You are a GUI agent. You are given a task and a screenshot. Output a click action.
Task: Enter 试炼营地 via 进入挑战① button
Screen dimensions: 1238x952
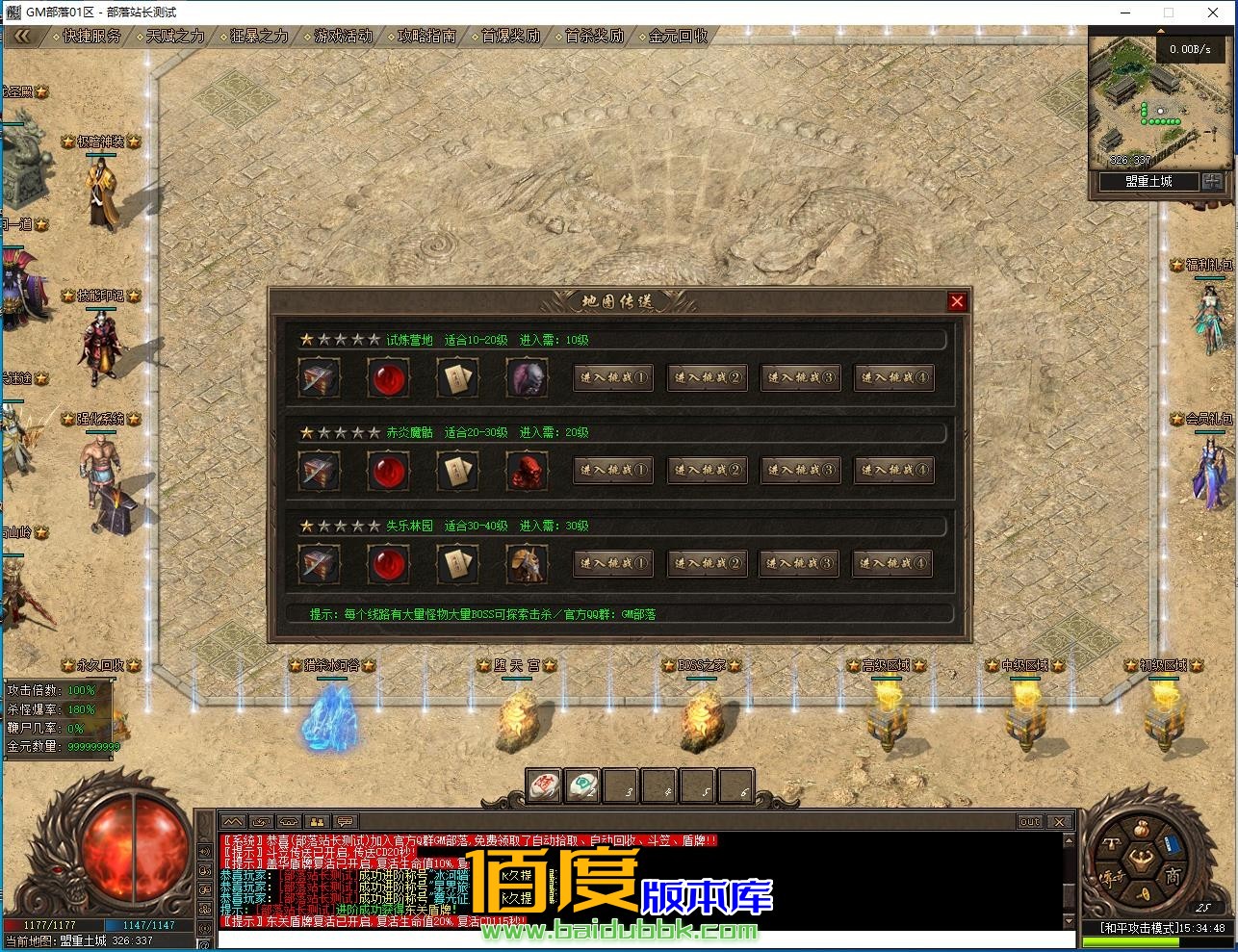pos(613,377)
